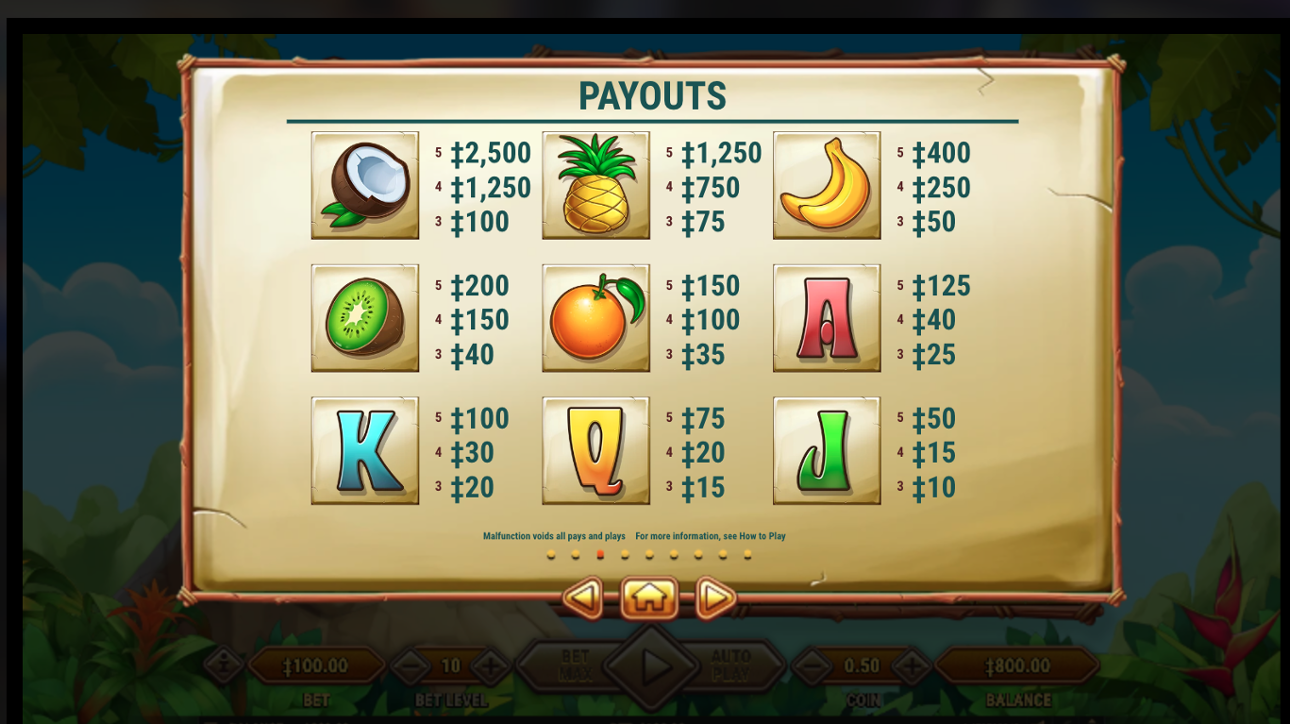Go to the previous paytable page

click(583, 598)
